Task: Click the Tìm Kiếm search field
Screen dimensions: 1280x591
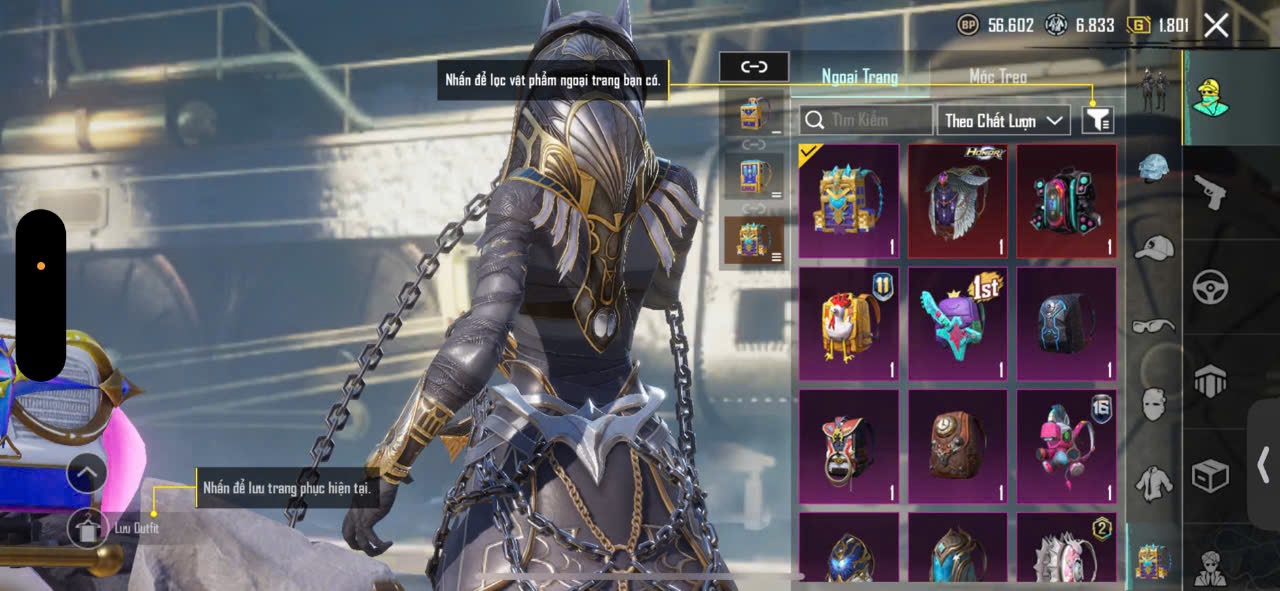Action: pos(866,120)
